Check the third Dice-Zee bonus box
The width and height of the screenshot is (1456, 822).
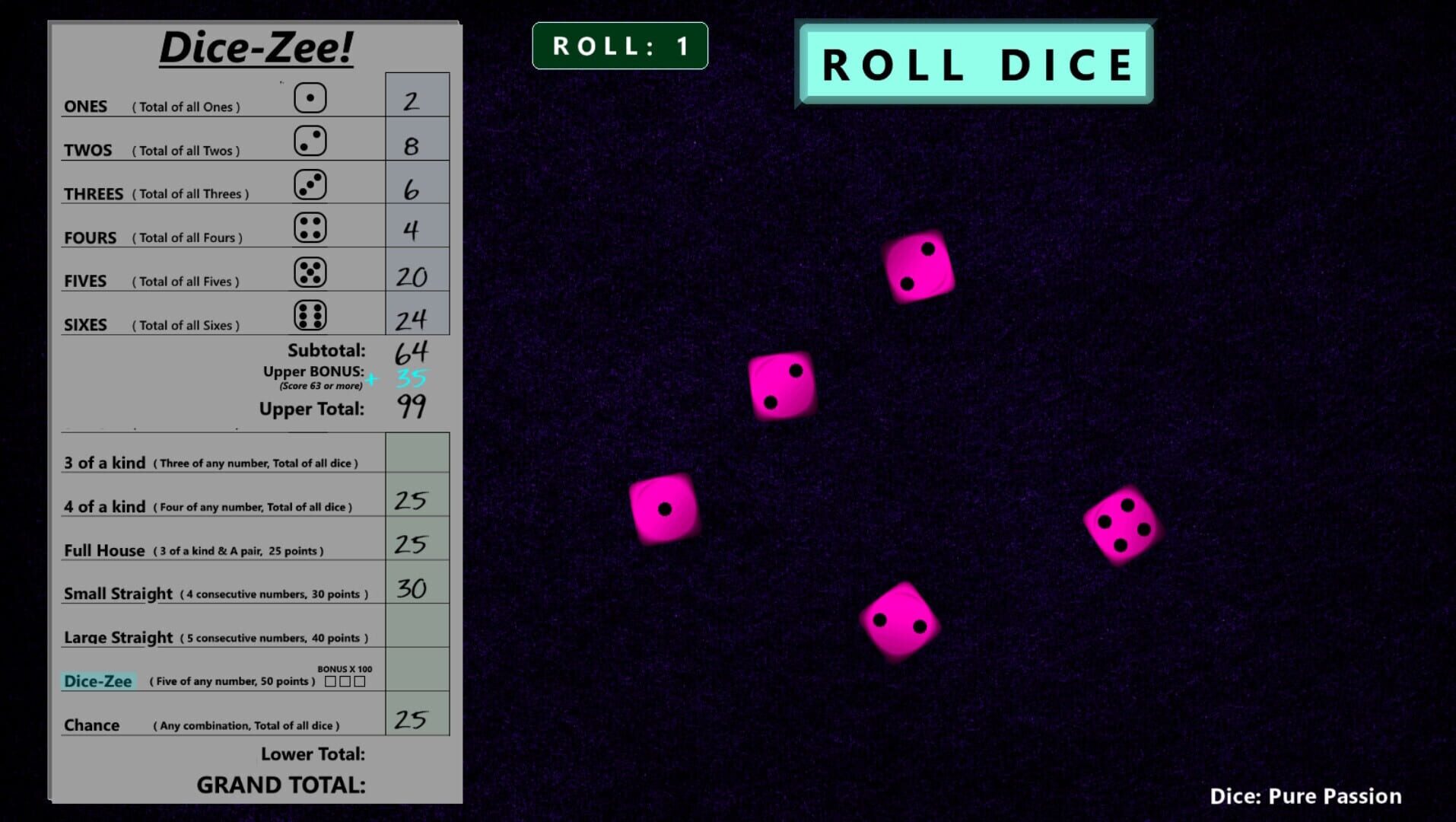tap(359, 683)
